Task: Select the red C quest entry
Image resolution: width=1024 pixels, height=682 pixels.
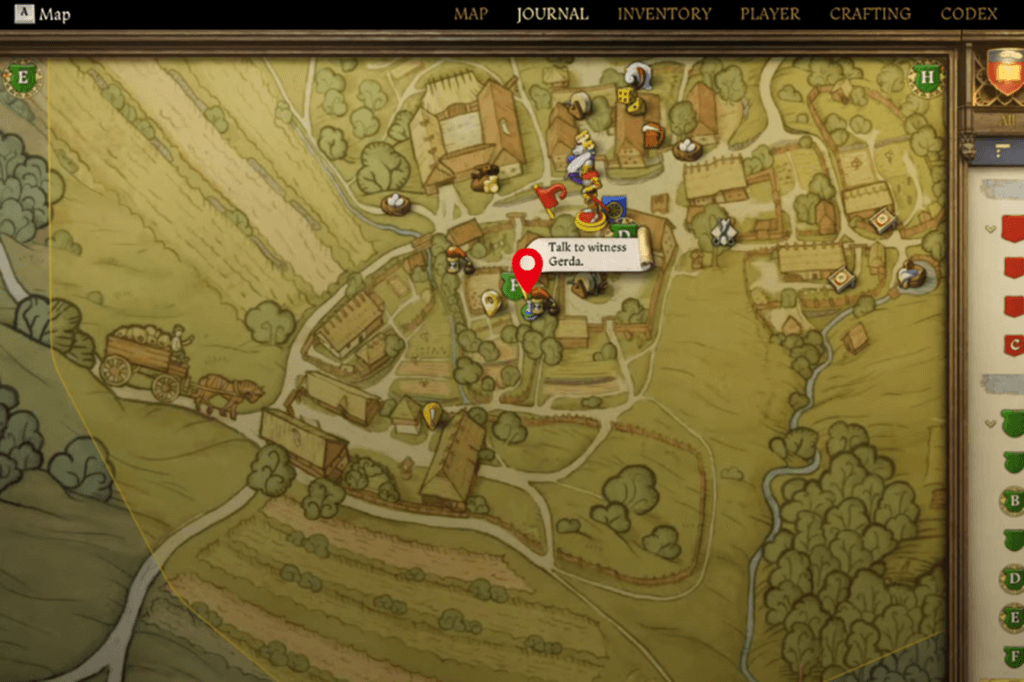Action: click(x=1013, y=345)
